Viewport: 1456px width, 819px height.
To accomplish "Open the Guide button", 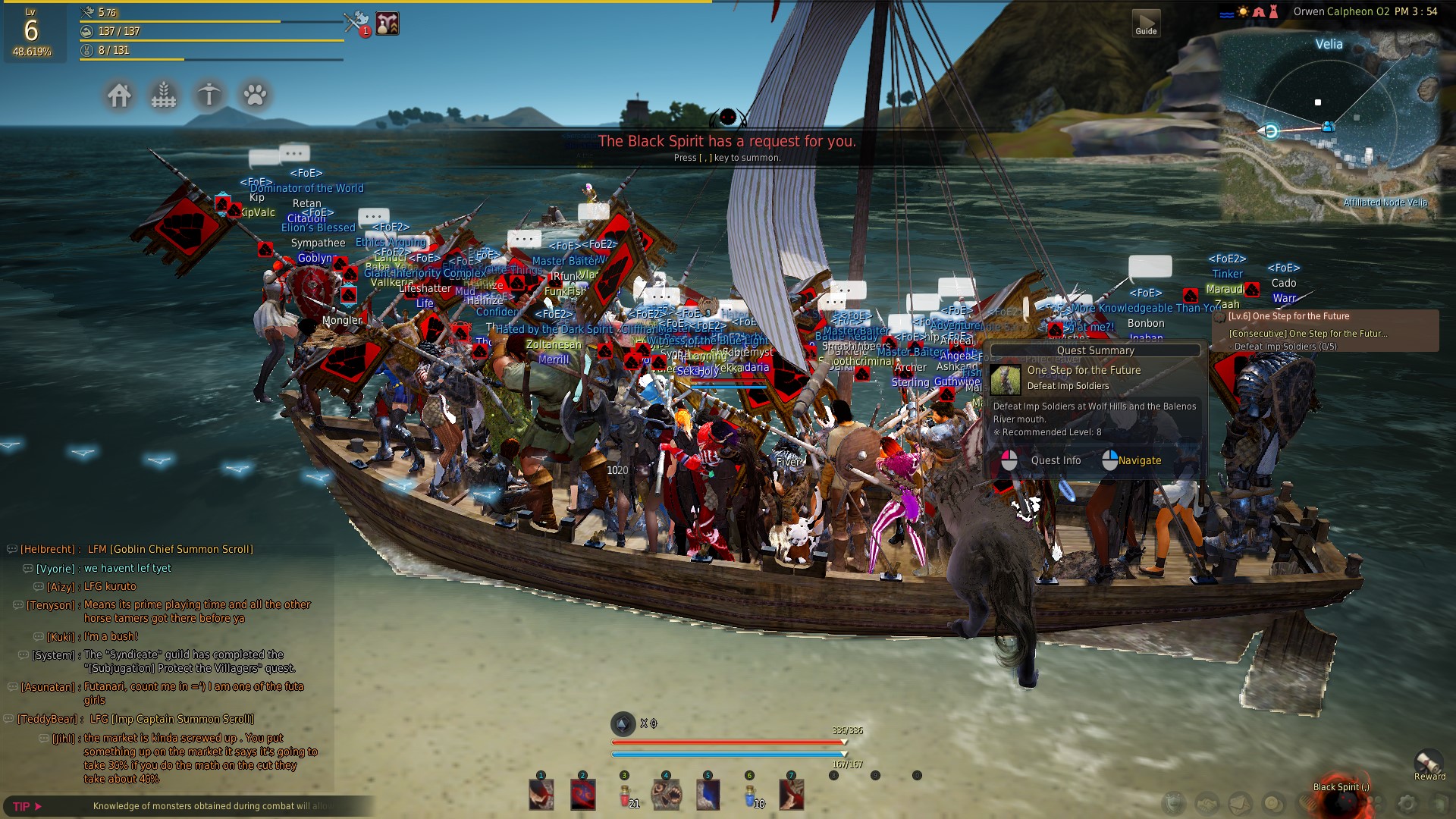I will point(1146,23).
